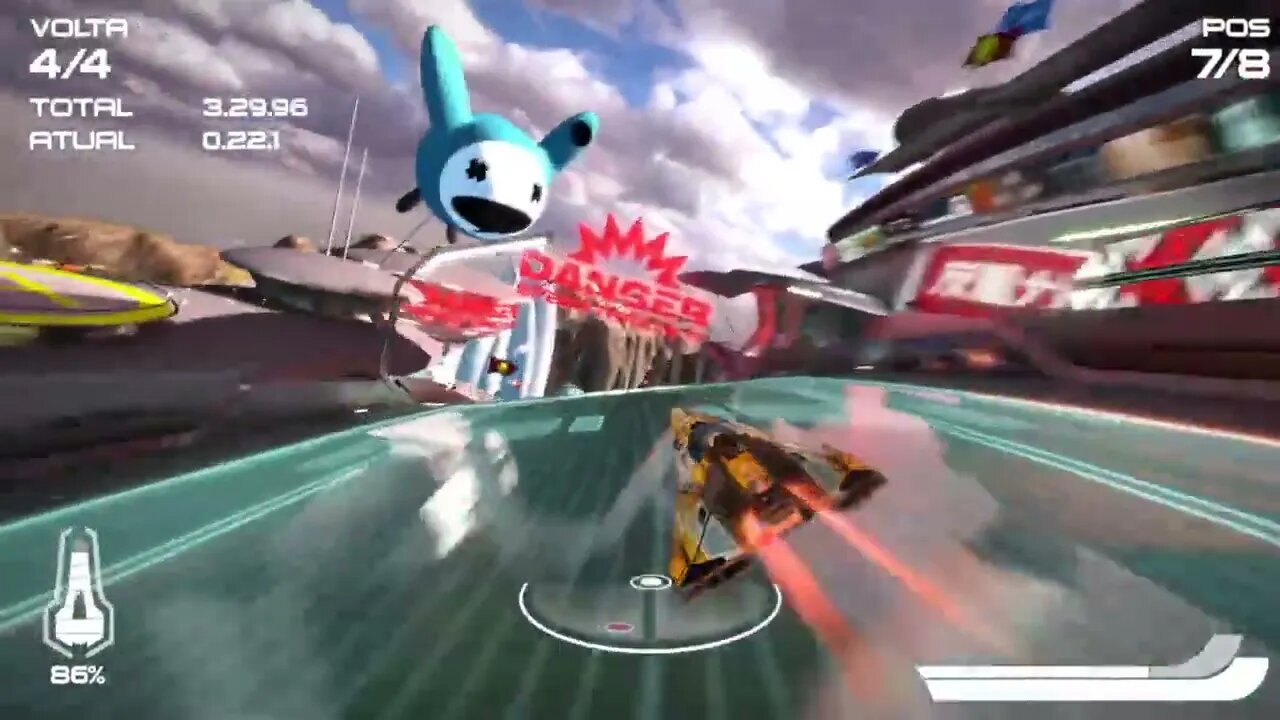Click the ATUAL lap time display
The height and width of the screenshot is (720, 1280).
pos(80,140)
